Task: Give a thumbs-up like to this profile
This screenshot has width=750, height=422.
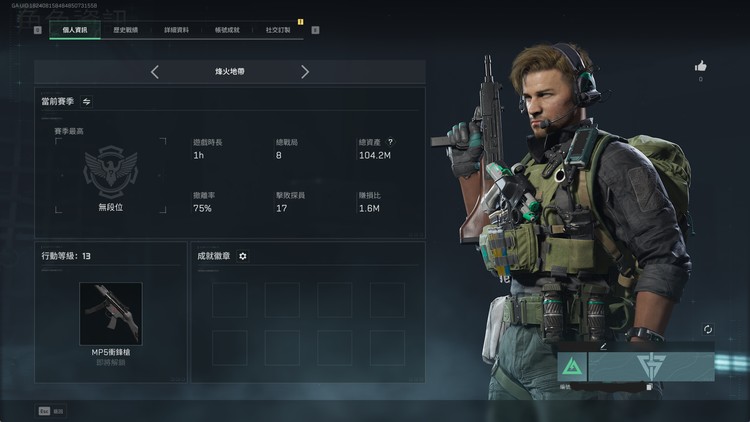Action: (x=700, y=66)
